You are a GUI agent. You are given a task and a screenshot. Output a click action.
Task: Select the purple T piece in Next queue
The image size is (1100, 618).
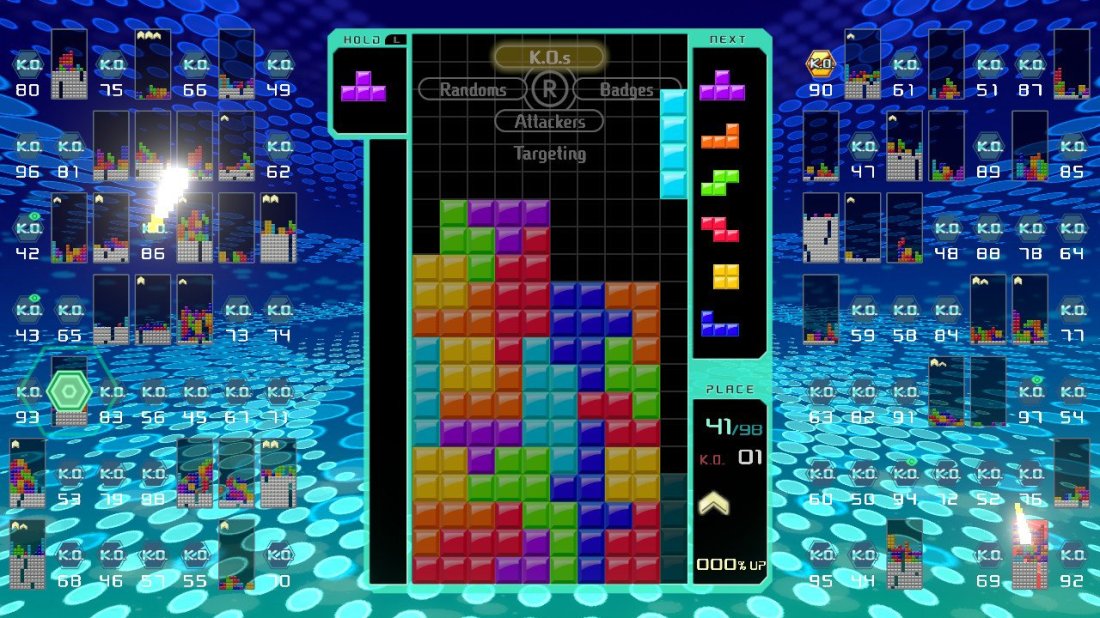(722, 86)
